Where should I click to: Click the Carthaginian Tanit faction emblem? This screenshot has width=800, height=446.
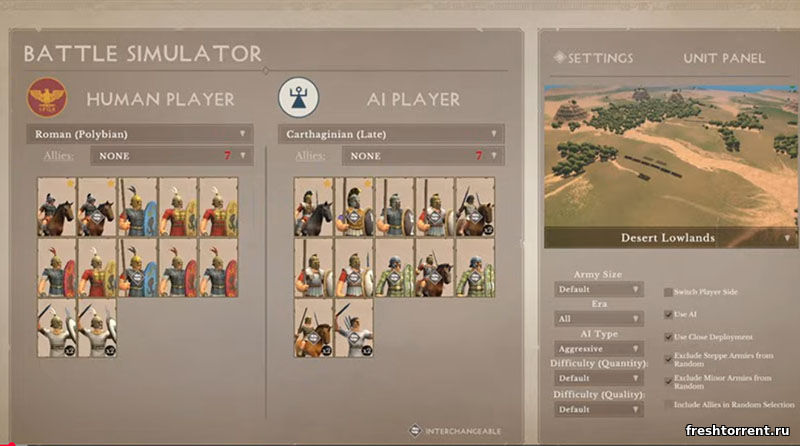tap(295, 97)
